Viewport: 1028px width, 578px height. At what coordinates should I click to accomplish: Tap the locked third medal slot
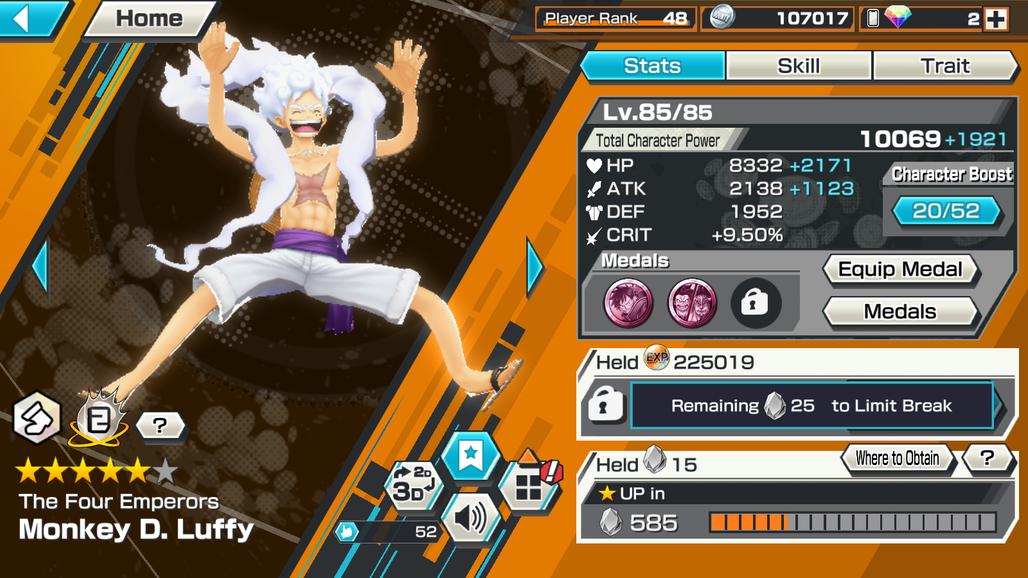[x=755, y=303]
